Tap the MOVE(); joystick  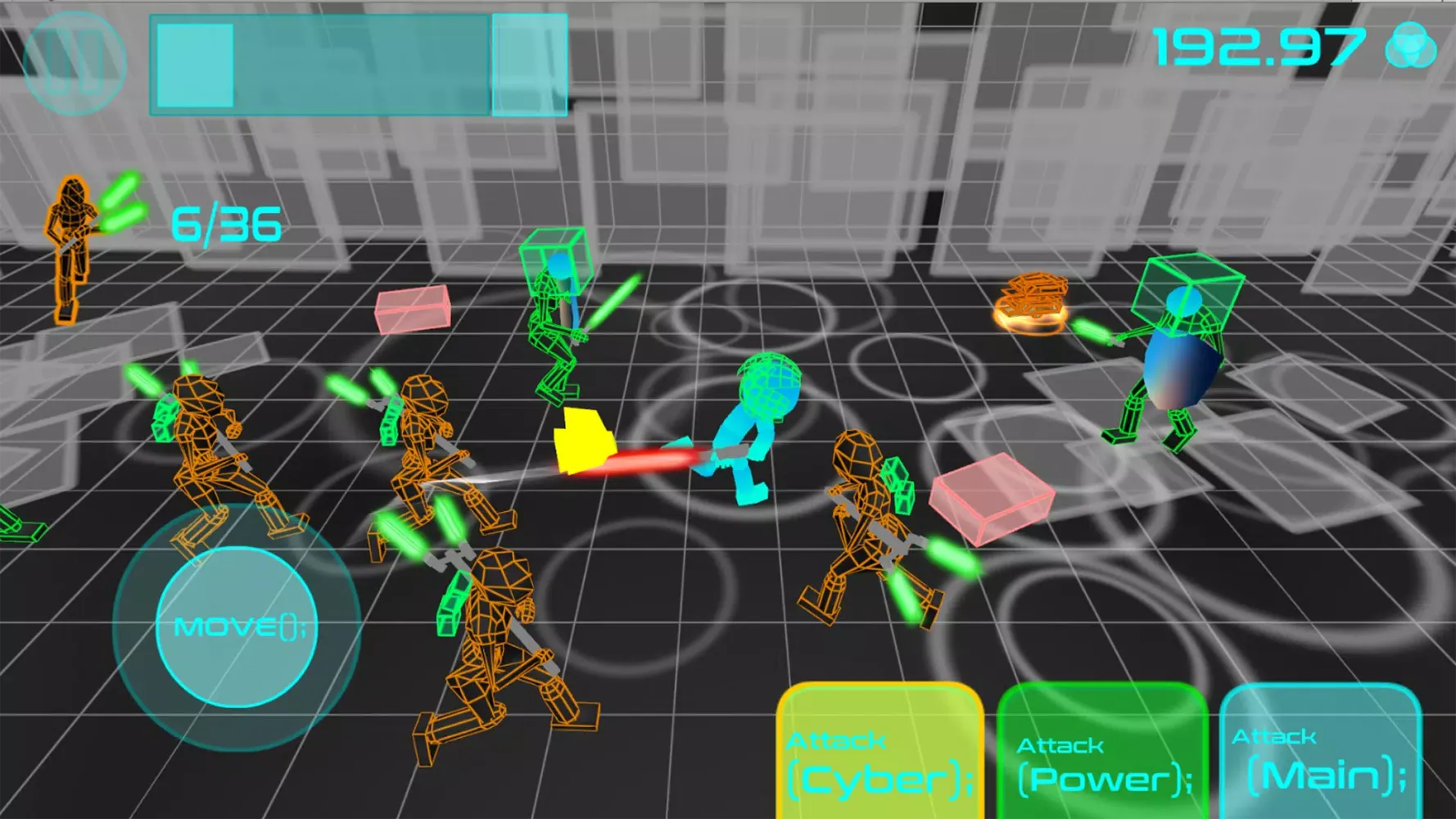(237, 627)
